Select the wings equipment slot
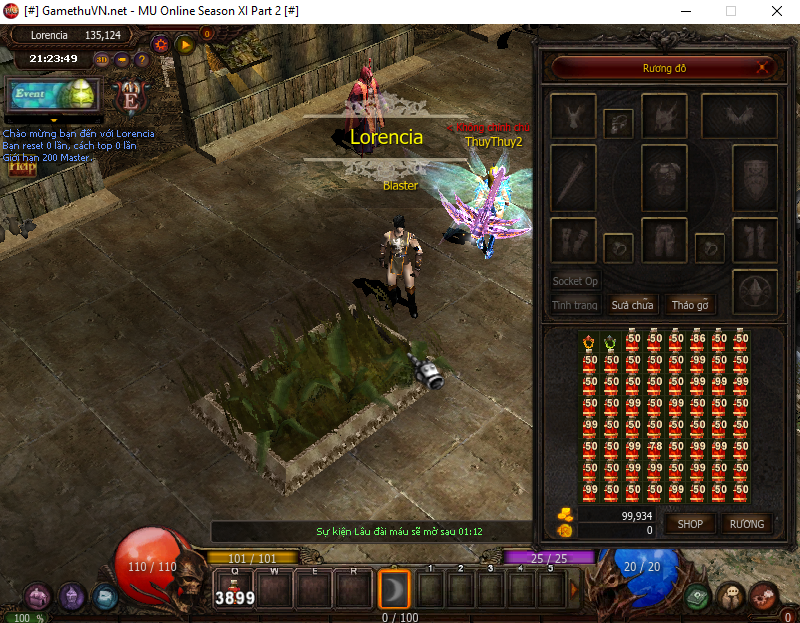The width and height of the screenshot is (800, 623). click(x=738, y=116)
